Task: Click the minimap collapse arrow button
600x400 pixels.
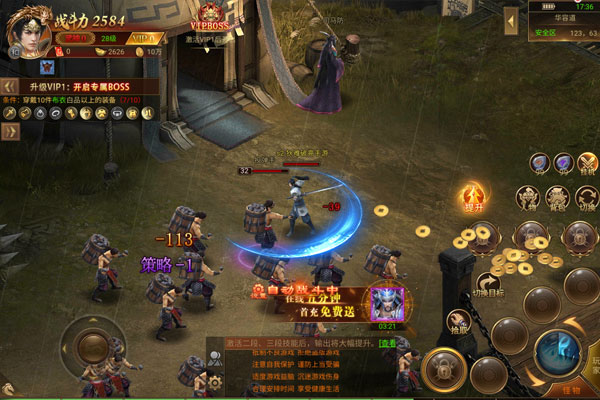Action: click(510, 21)
